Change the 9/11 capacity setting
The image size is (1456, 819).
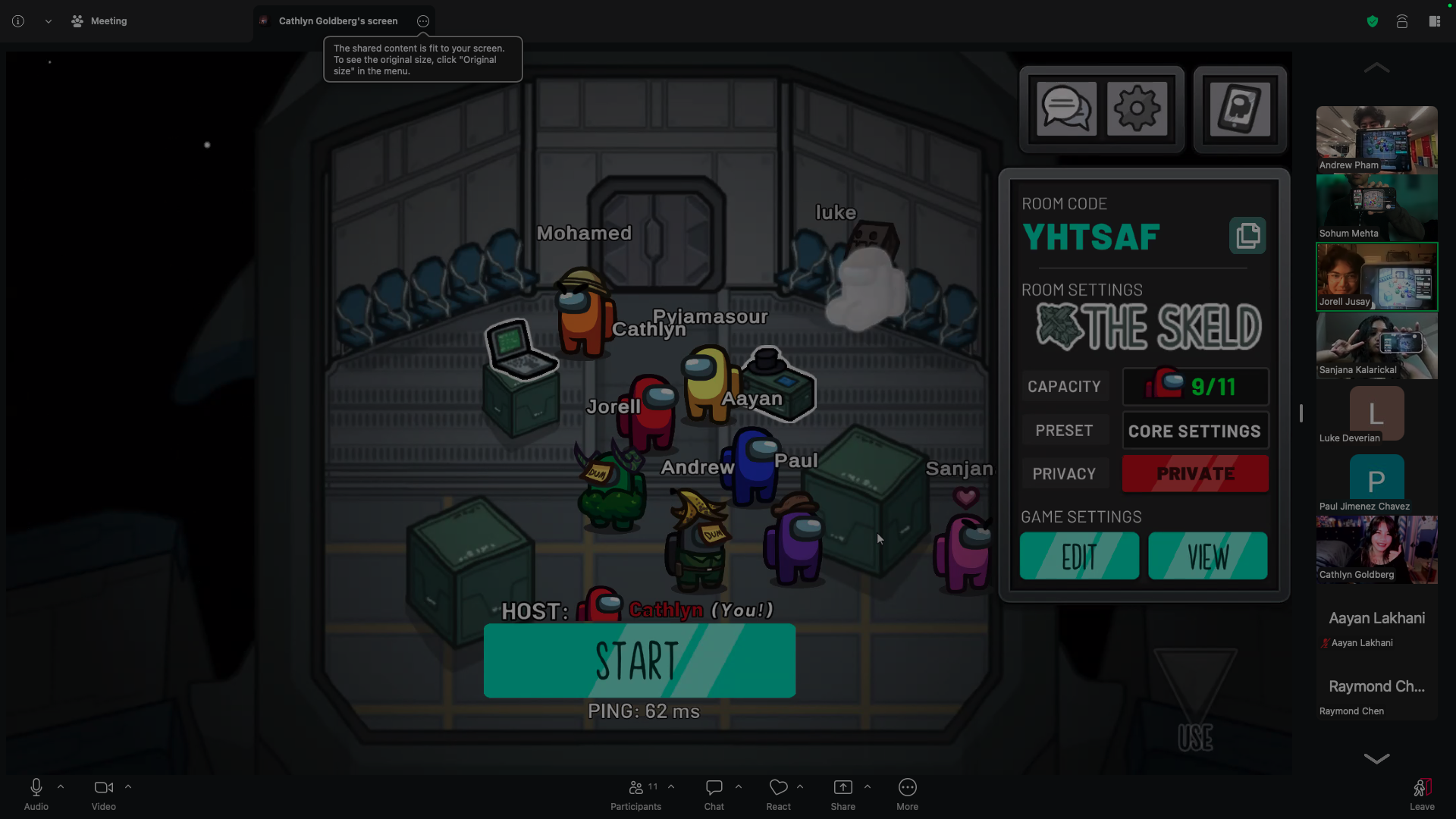[1195, 387]
